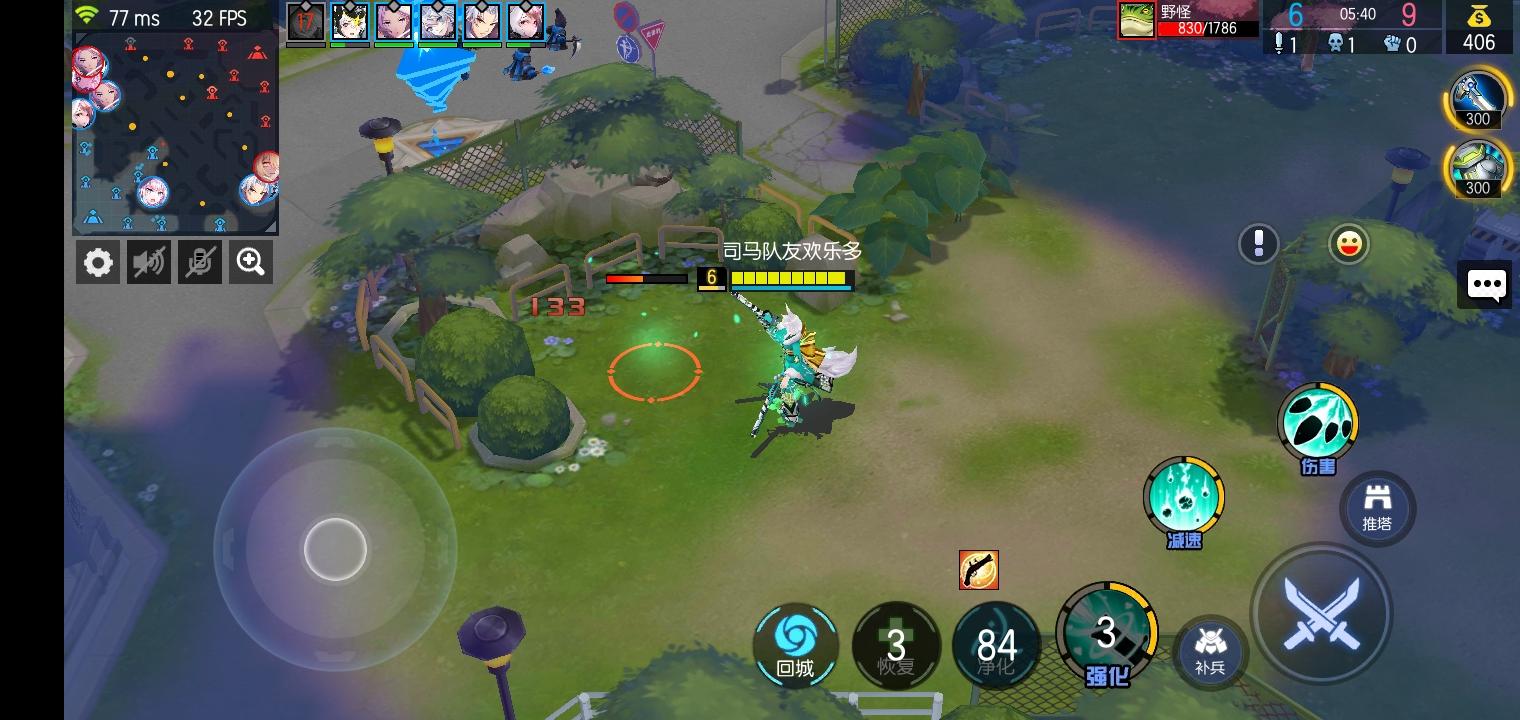Tap the golden pistol item icon
Screen dimensions: 1520x720
pyautogui.click(x=978, y=570)
